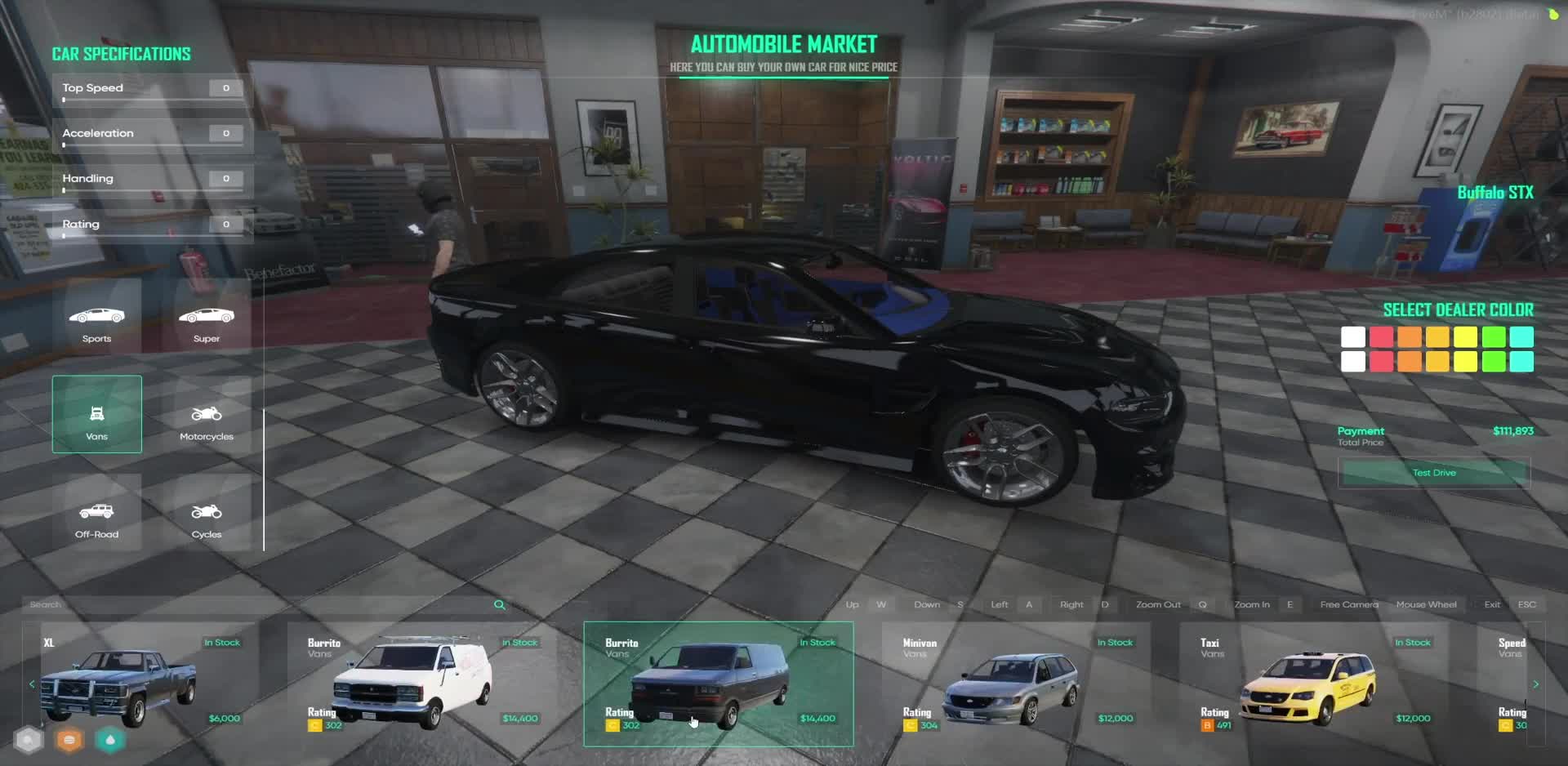1568x766 pixels.
Task: Click the search magnifier icon
Action: (x=500, y=605)
